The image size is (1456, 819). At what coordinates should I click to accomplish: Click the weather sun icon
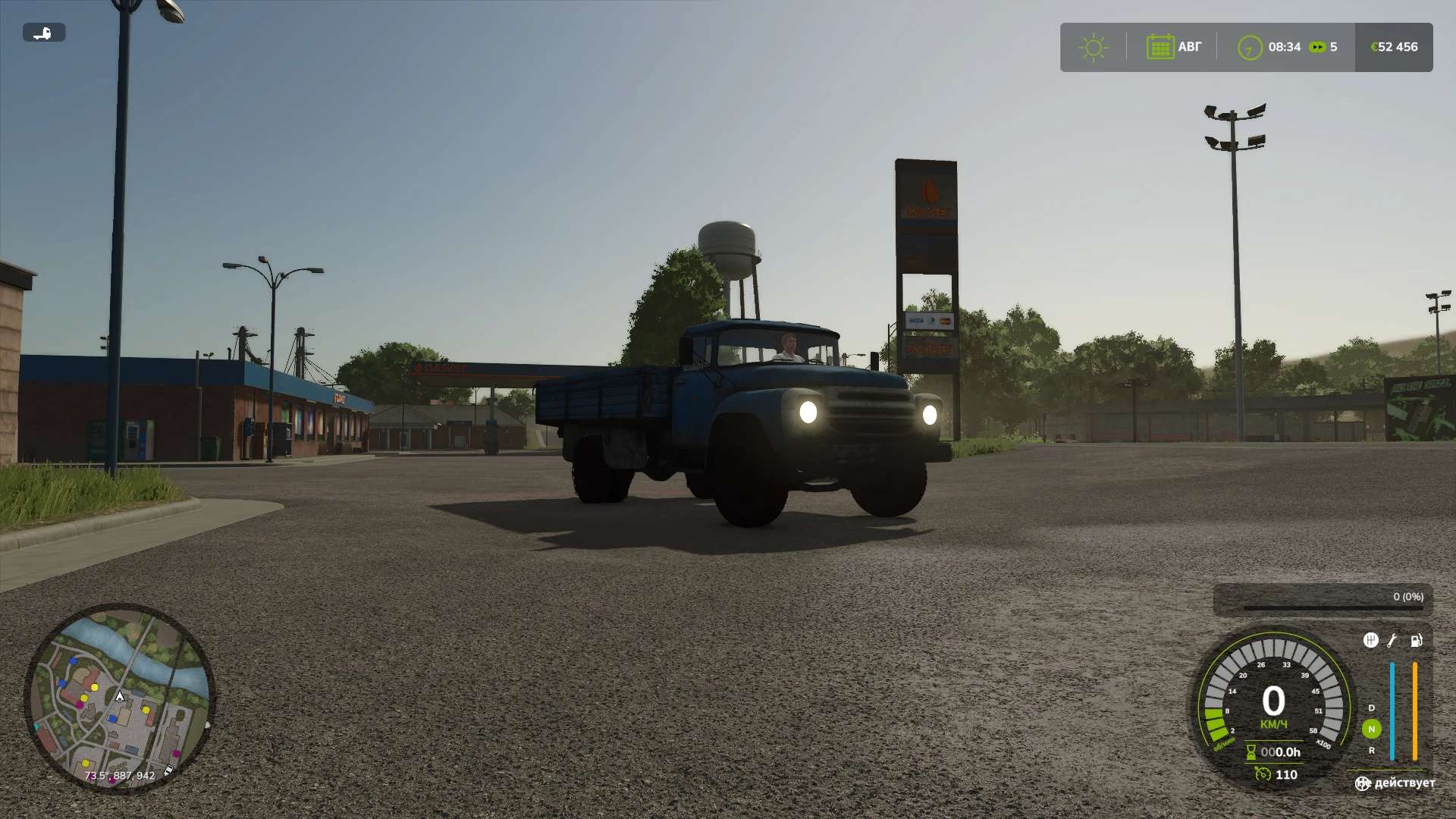(1092, 47)
